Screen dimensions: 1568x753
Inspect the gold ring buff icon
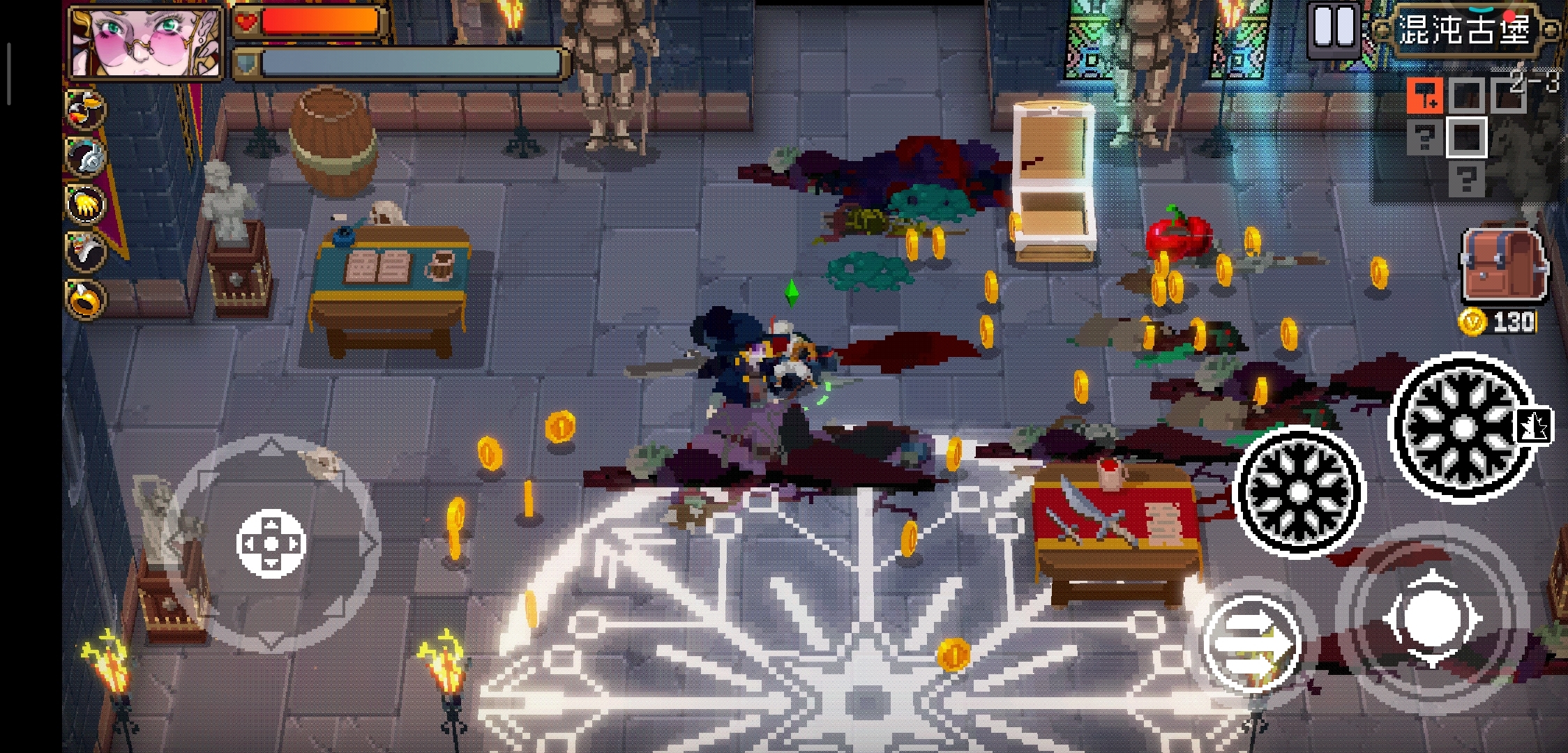[85, 298]
